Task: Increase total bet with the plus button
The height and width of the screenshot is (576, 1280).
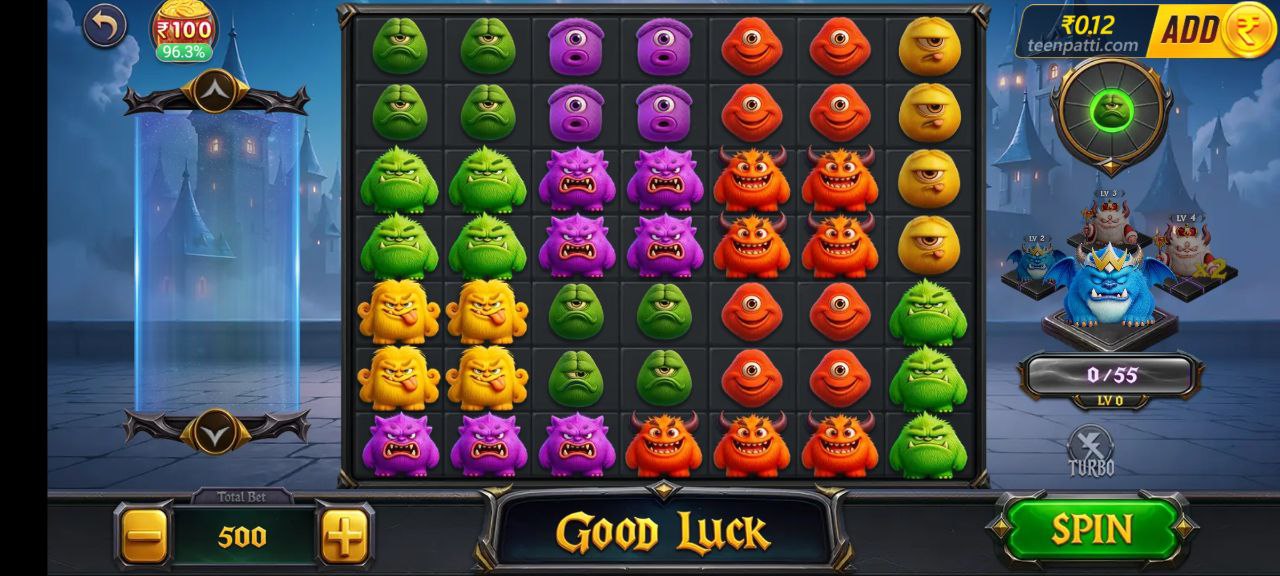Action: [345, 537]
